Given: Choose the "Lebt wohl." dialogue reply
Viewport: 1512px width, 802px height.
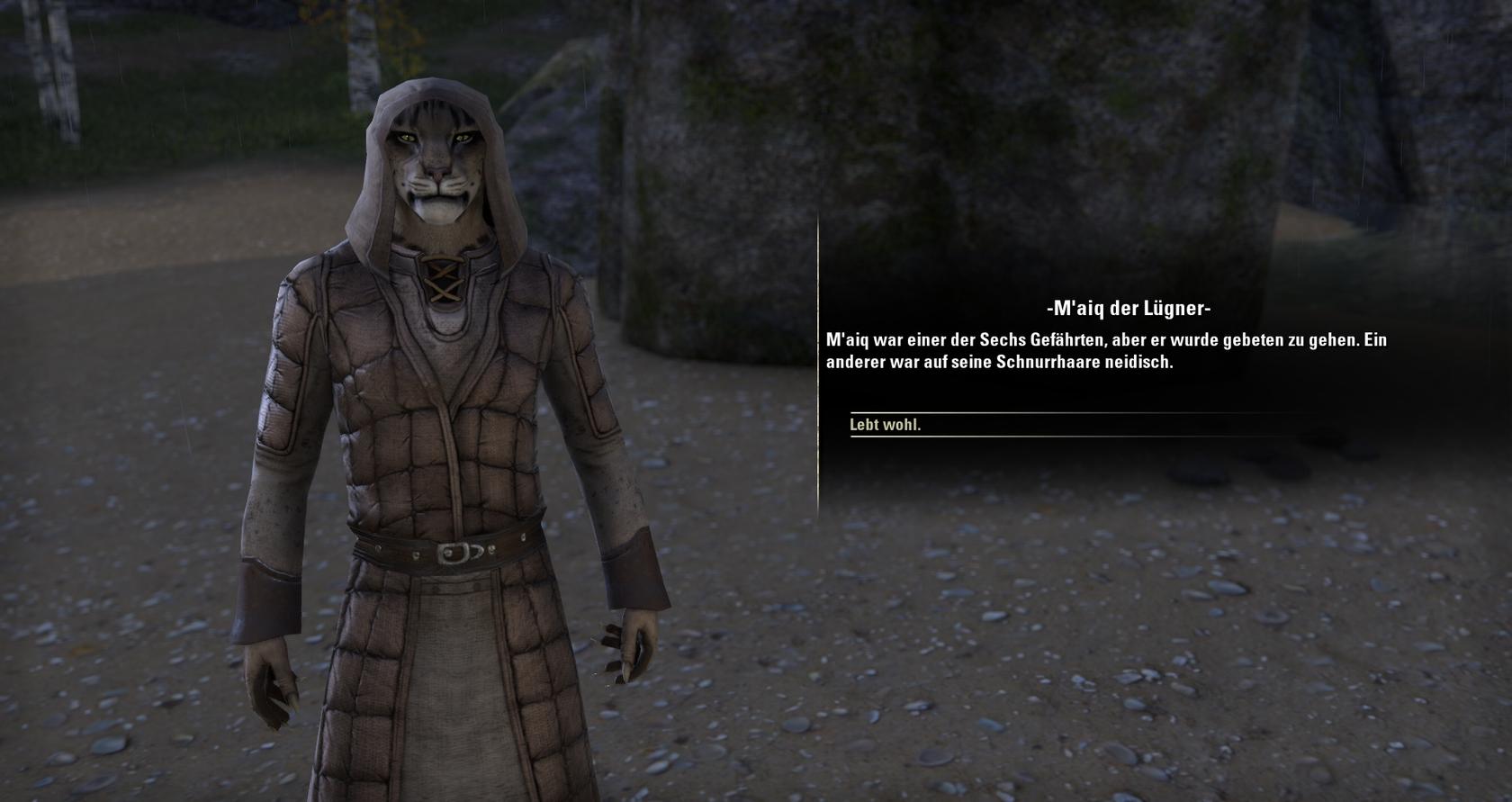Looking at the screenshot, I should click(x=886, y=425).
